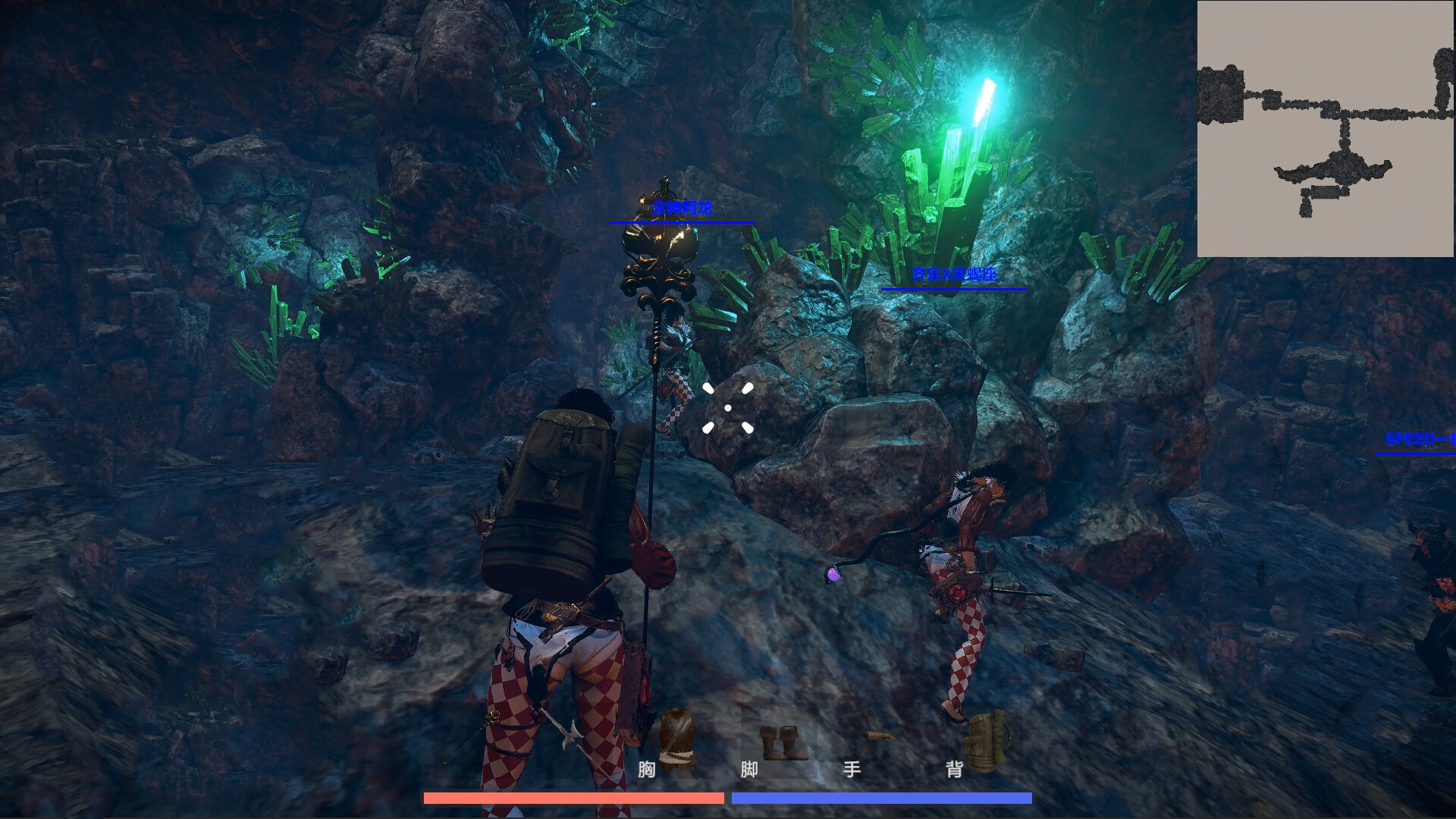
Task: Click the red health bar at bottom
Action: click(573, 798)
